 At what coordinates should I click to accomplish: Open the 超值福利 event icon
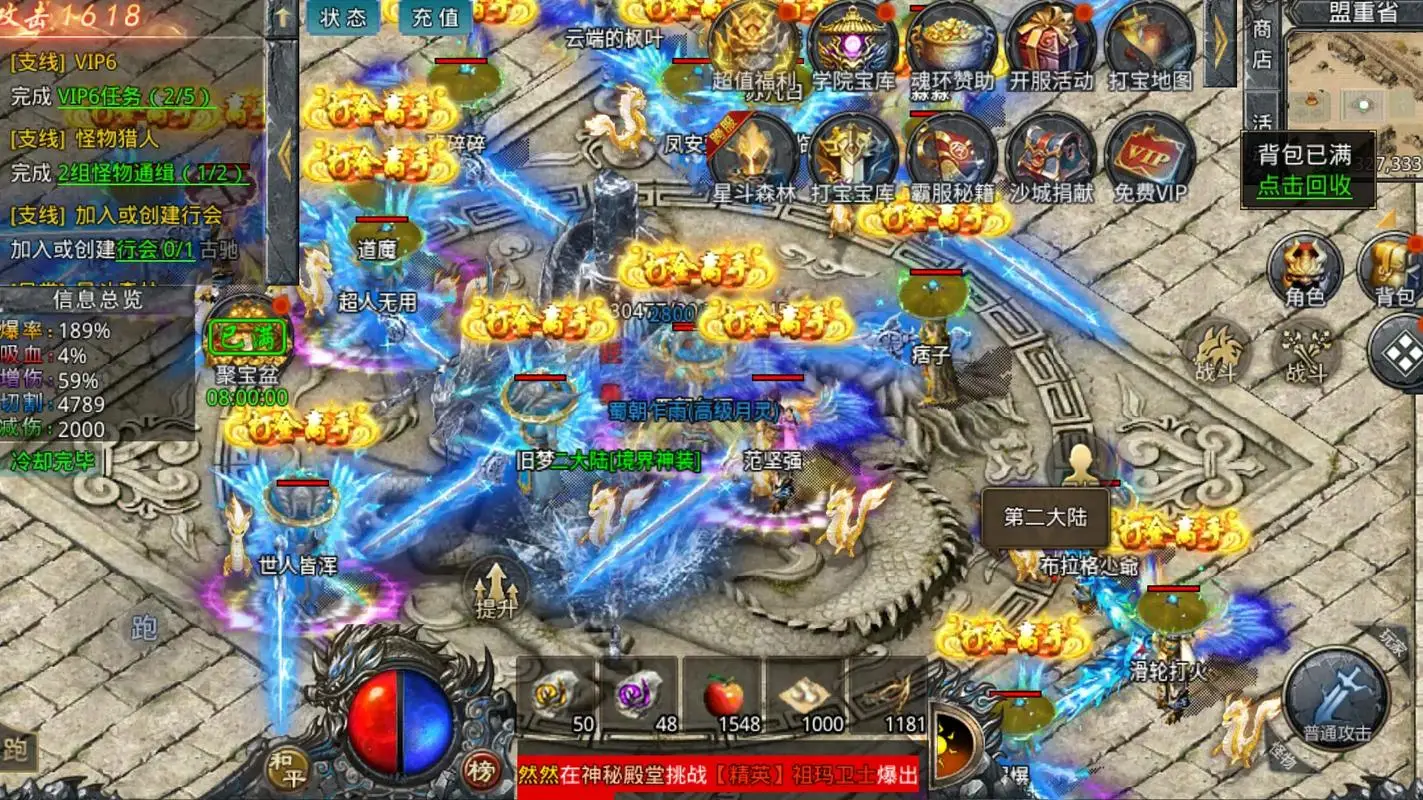[753, 47]
